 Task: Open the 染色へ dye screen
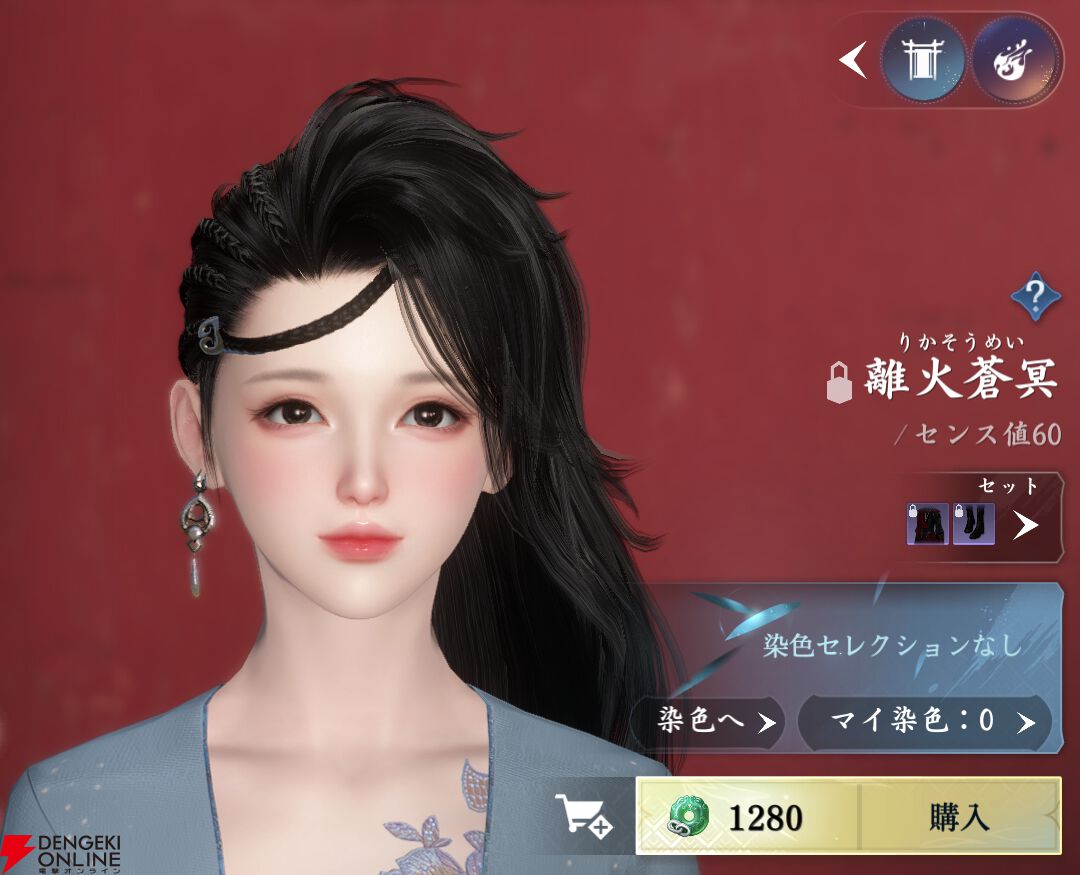pos(707,722)
